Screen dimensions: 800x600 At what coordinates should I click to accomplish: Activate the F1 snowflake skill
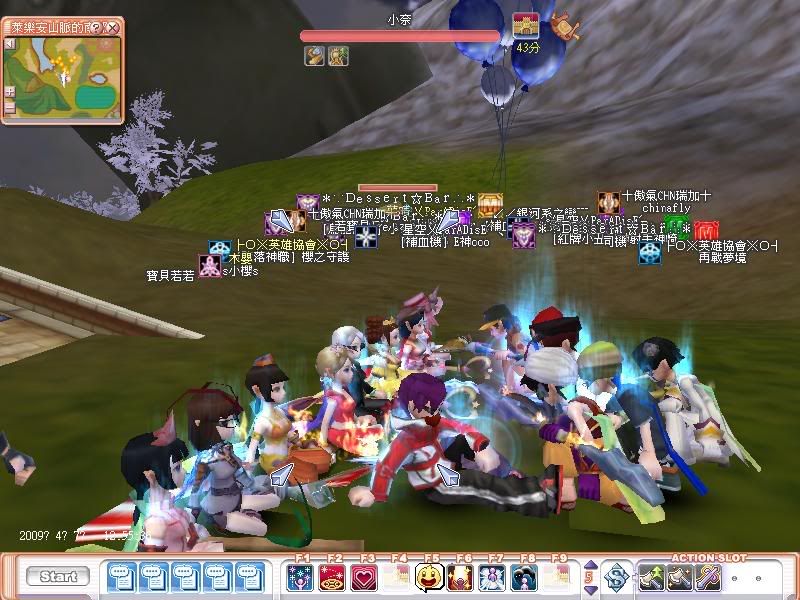pyautogui.click(x=301, y=577)
